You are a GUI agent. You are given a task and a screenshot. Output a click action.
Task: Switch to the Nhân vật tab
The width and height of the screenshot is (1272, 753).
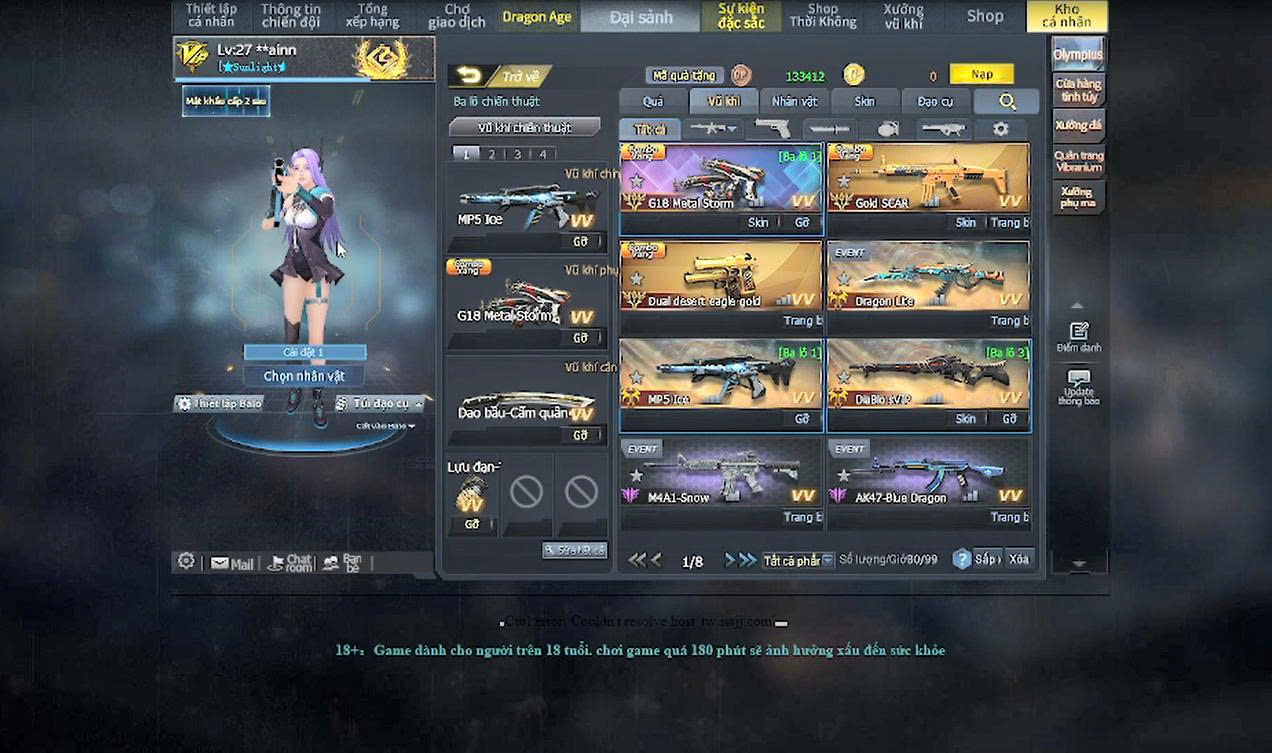click(x=794, y=101)
